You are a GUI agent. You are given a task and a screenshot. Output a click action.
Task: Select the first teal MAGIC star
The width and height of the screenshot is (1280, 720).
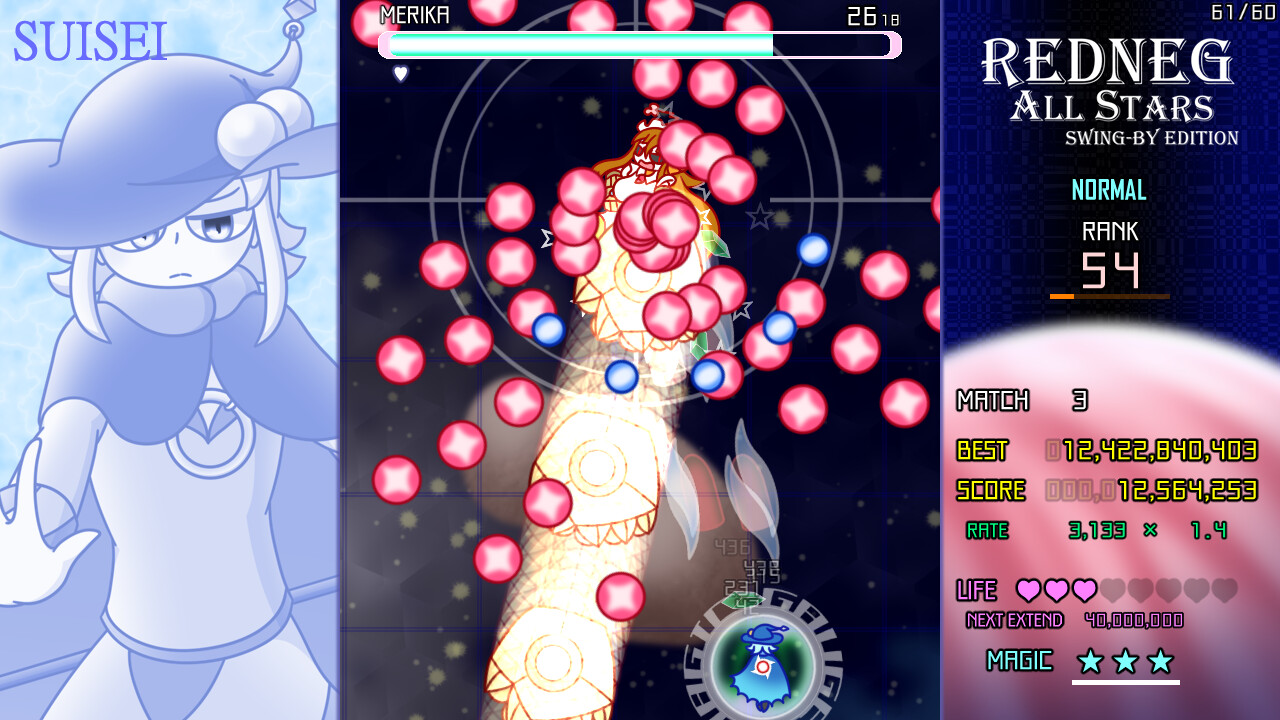(x=1092, y=661)
